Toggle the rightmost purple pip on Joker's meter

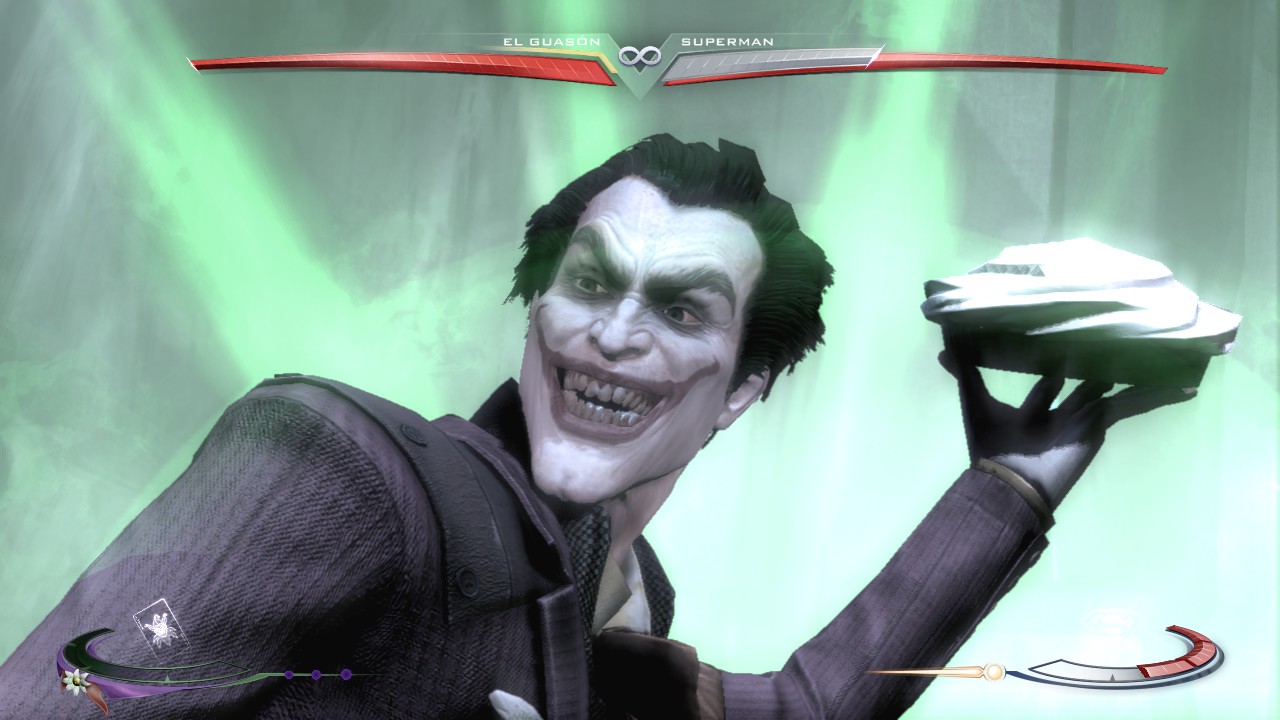click(x=346, y=674)
